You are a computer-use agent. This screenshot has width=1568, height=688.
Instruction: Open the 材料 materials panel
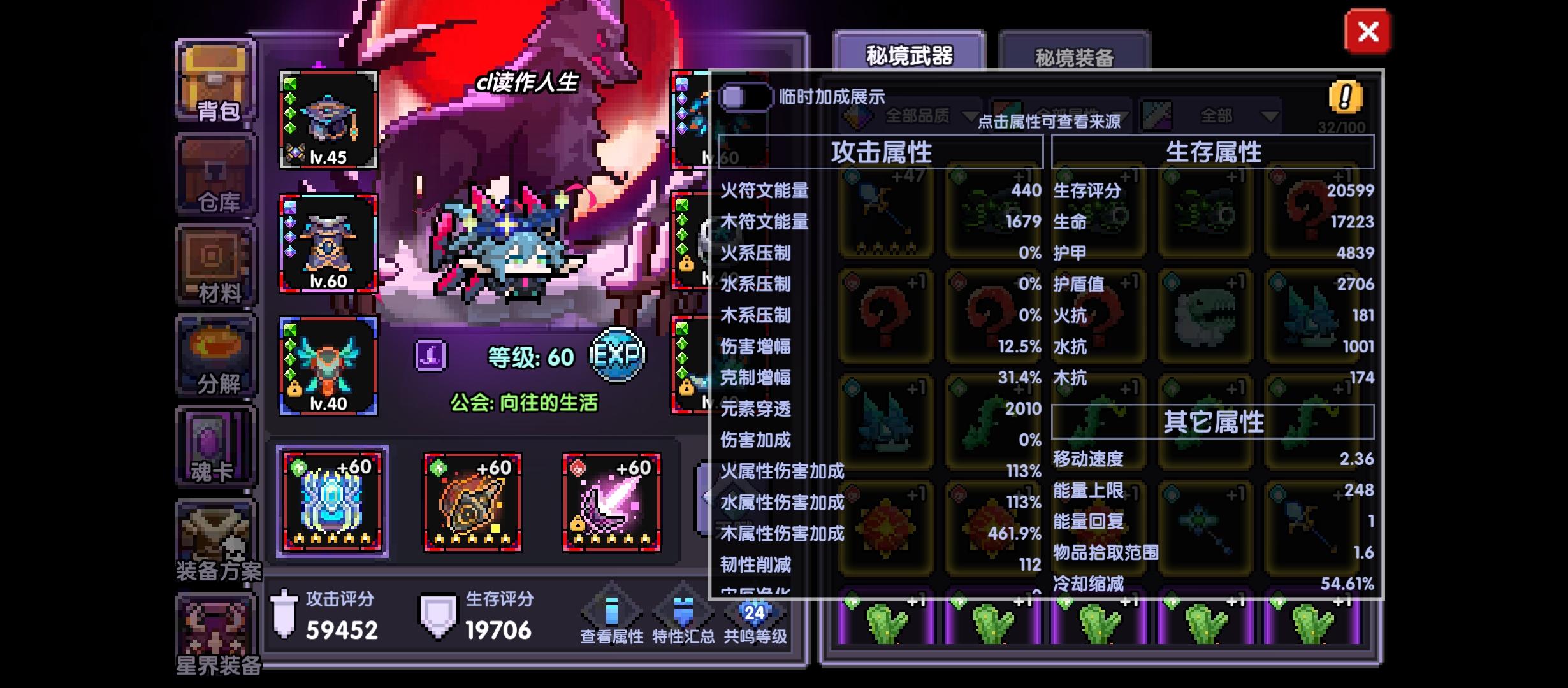[x=215, y=264]
